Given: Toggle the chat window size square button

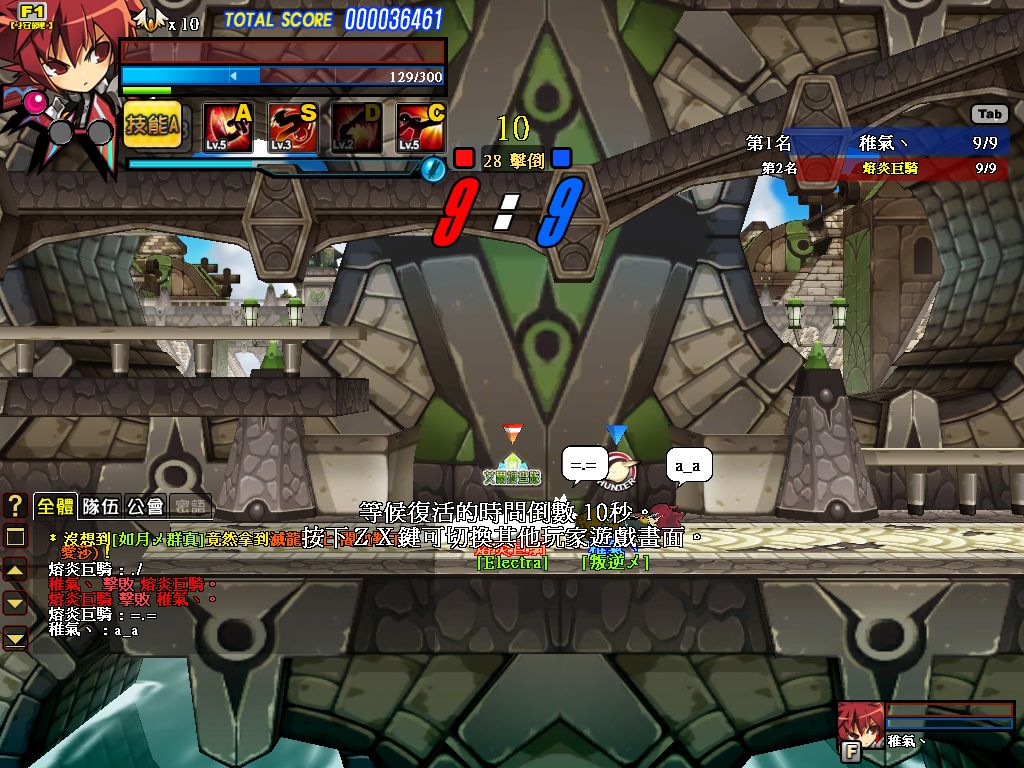Looking at the screenshot, I should pyautogui.click(x=15, y=537).
